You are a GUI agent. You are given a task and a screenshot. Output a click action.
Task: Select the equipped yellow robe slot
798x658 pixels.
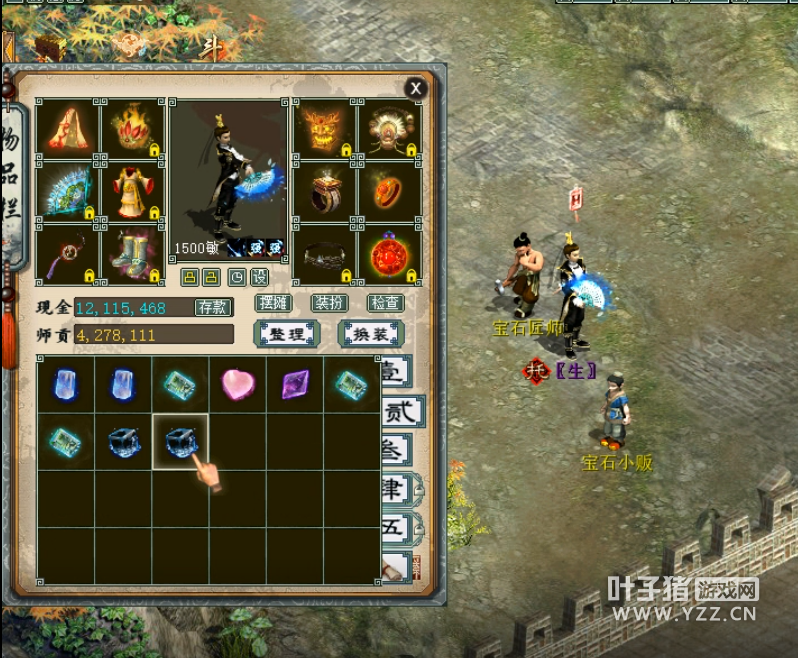coord(132,190)
